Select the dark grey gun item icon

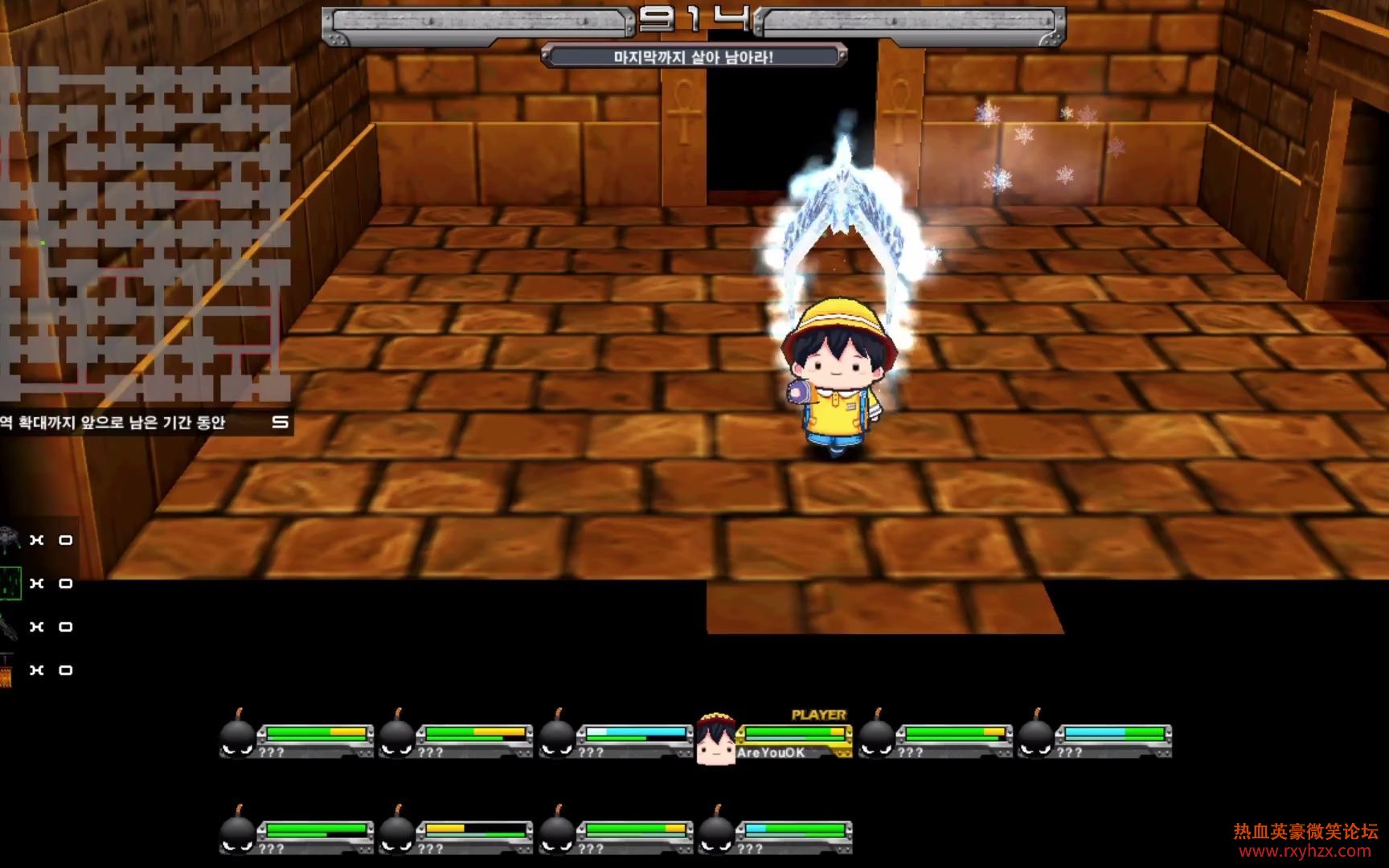pos(8,626)
